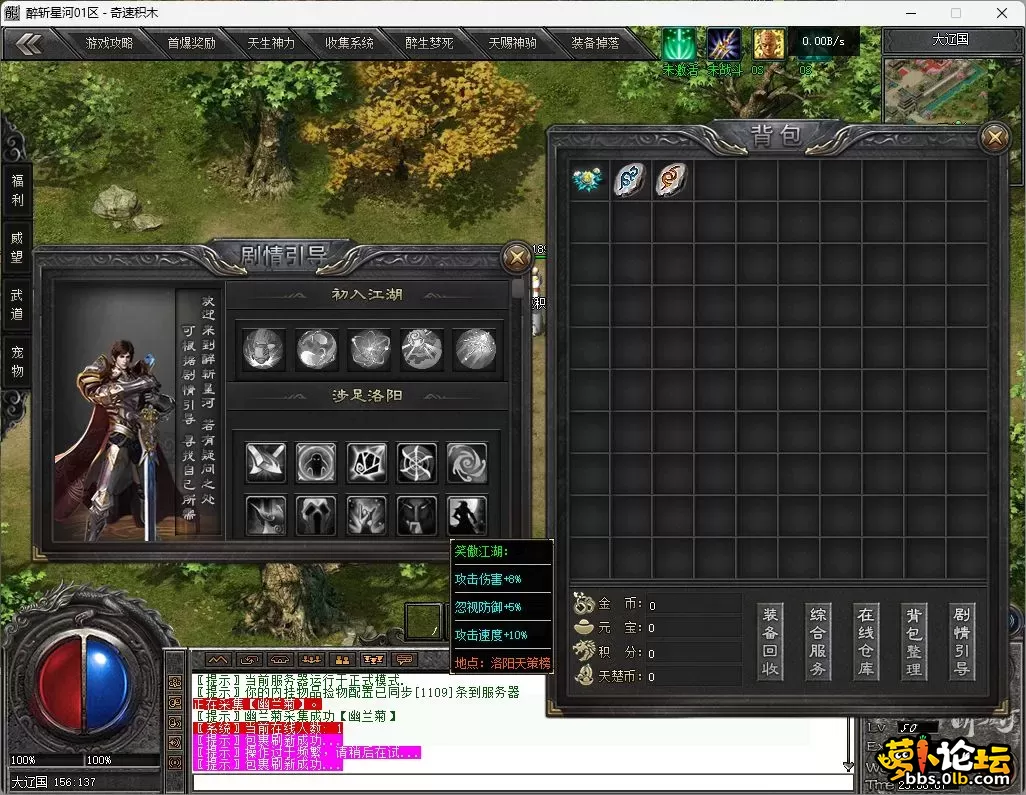Open the 游戏攻略 menu

pos(110,43)
